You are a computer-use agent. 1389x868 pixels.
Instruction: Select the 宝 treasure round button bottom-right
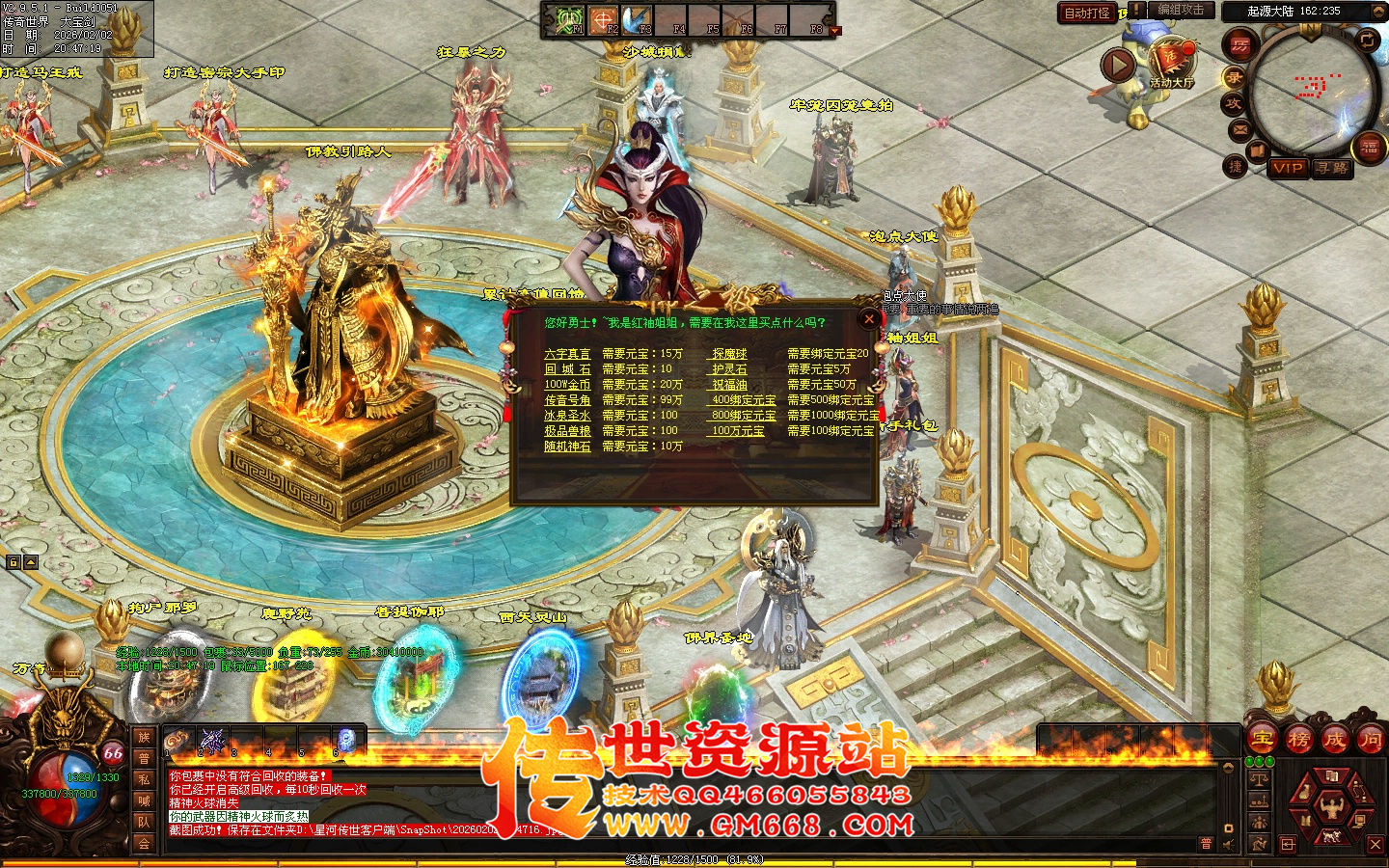point(1261,739)
